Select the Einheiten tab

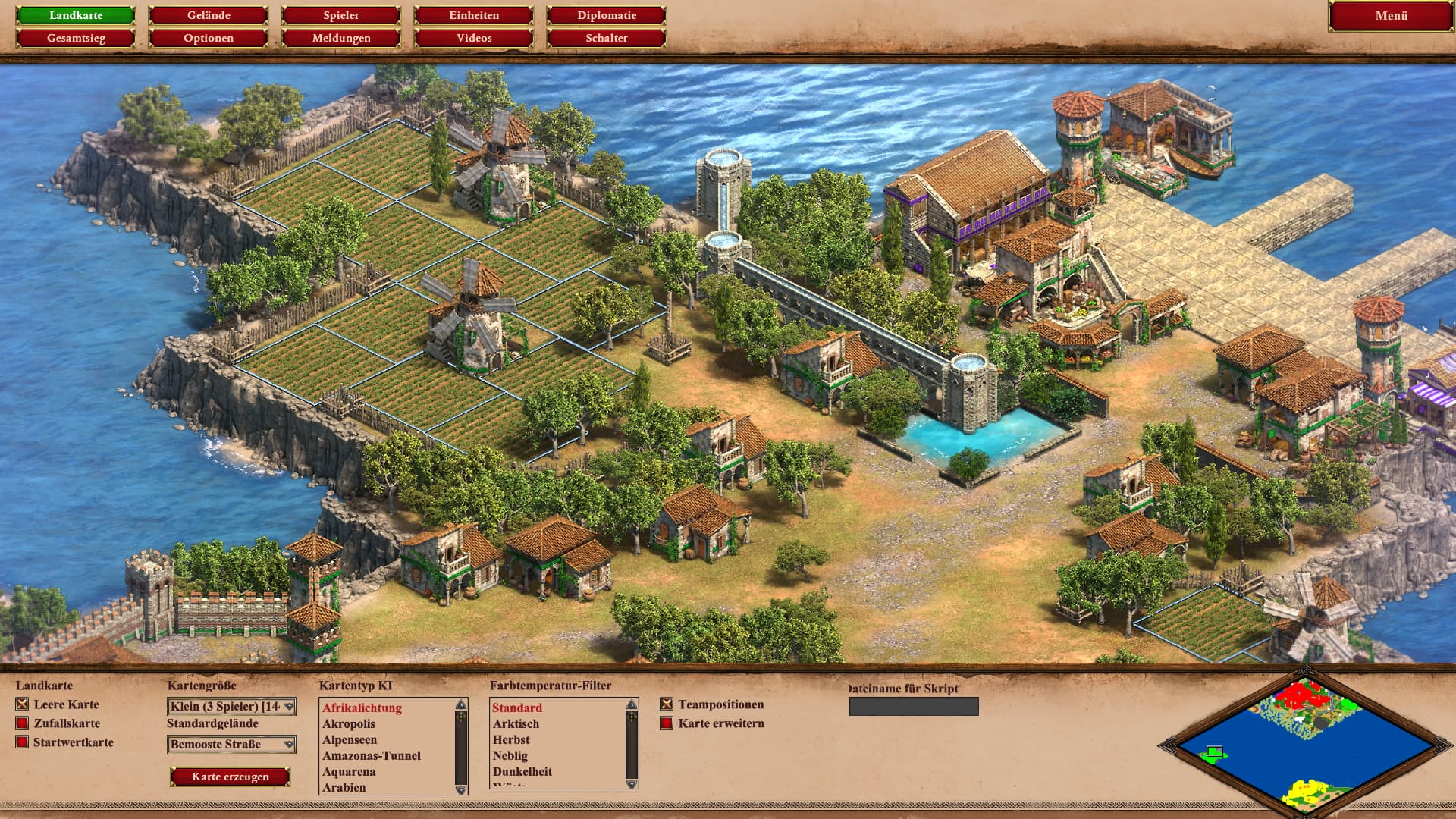pyautogui.click(x=474, y=15)
